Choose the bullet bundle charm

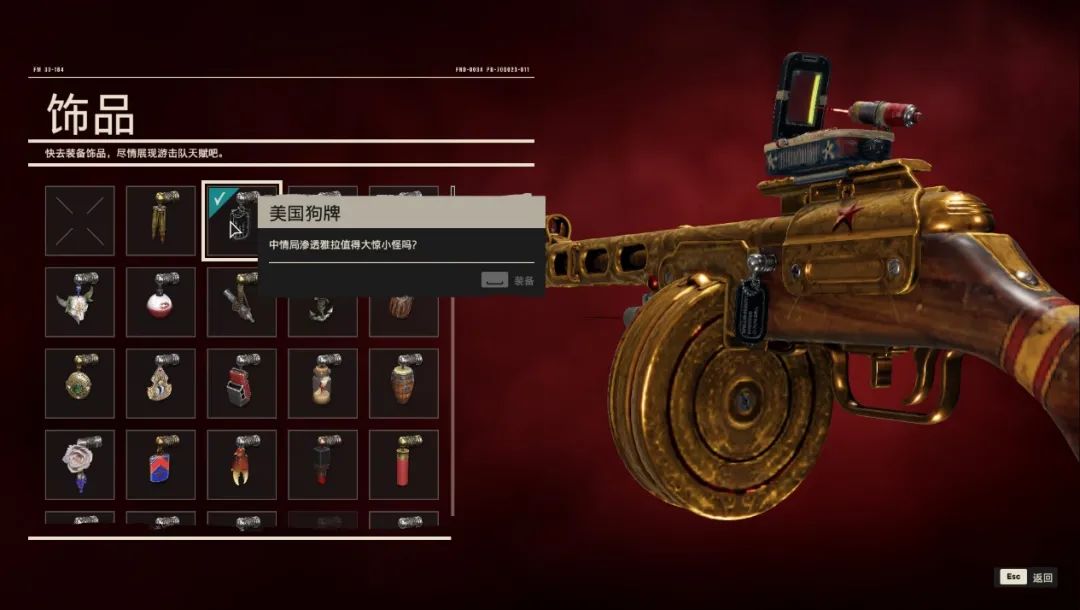161,220
